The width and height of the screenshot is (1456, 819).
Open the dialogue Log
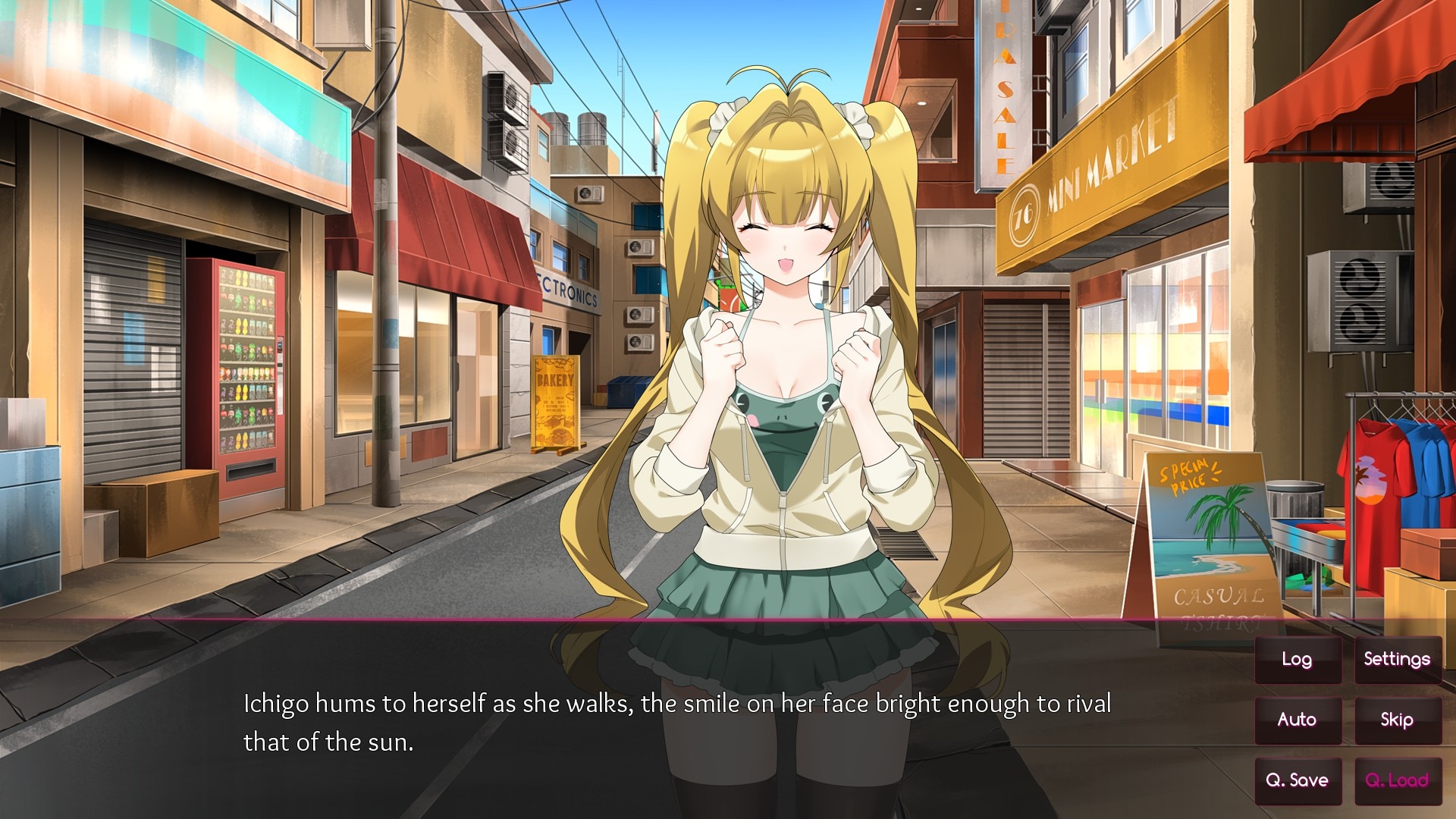pyautogui.click(x=1297, y=660)
